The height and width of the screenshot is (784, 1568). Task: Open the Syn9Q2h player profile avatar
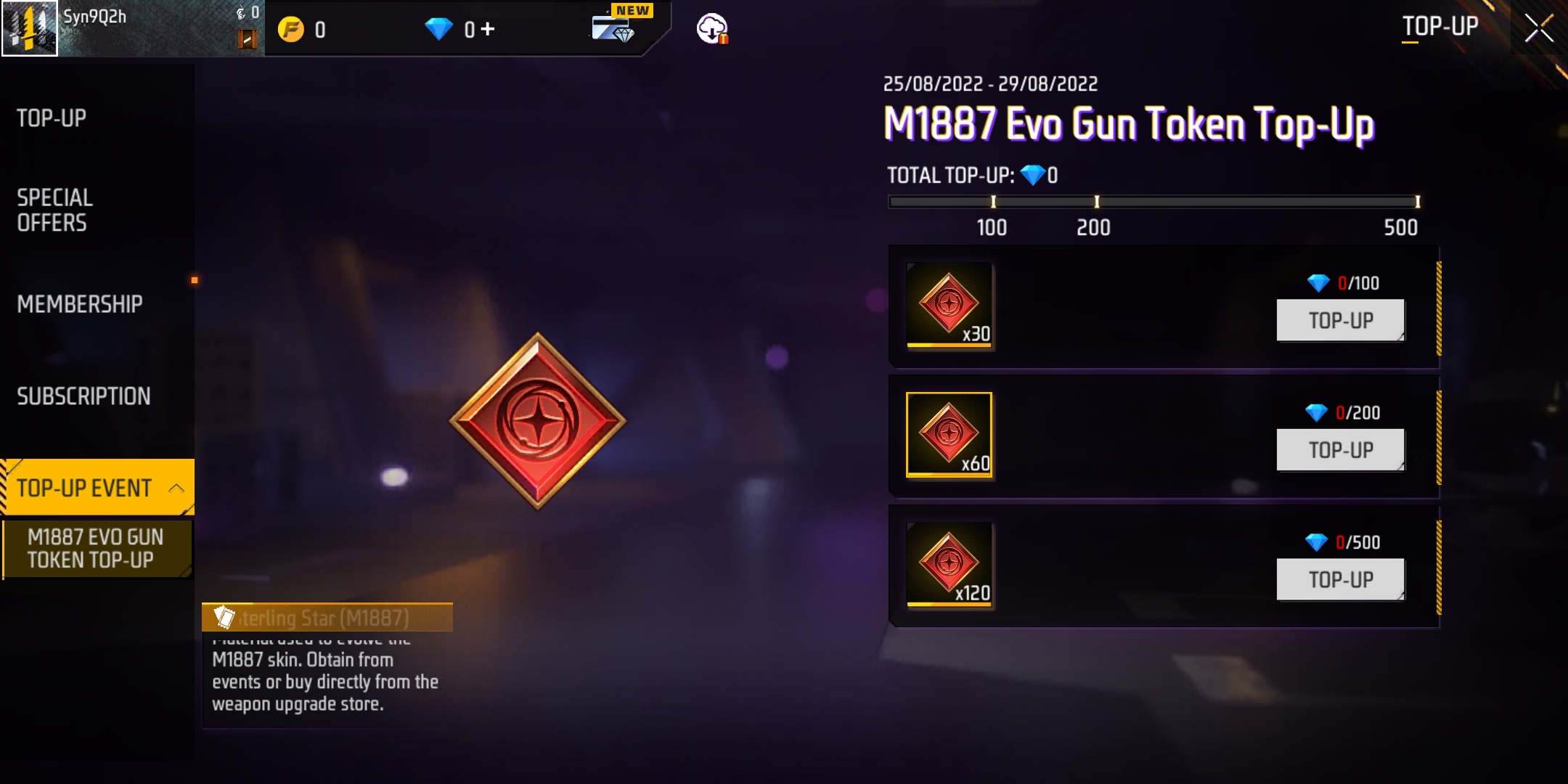30,28
